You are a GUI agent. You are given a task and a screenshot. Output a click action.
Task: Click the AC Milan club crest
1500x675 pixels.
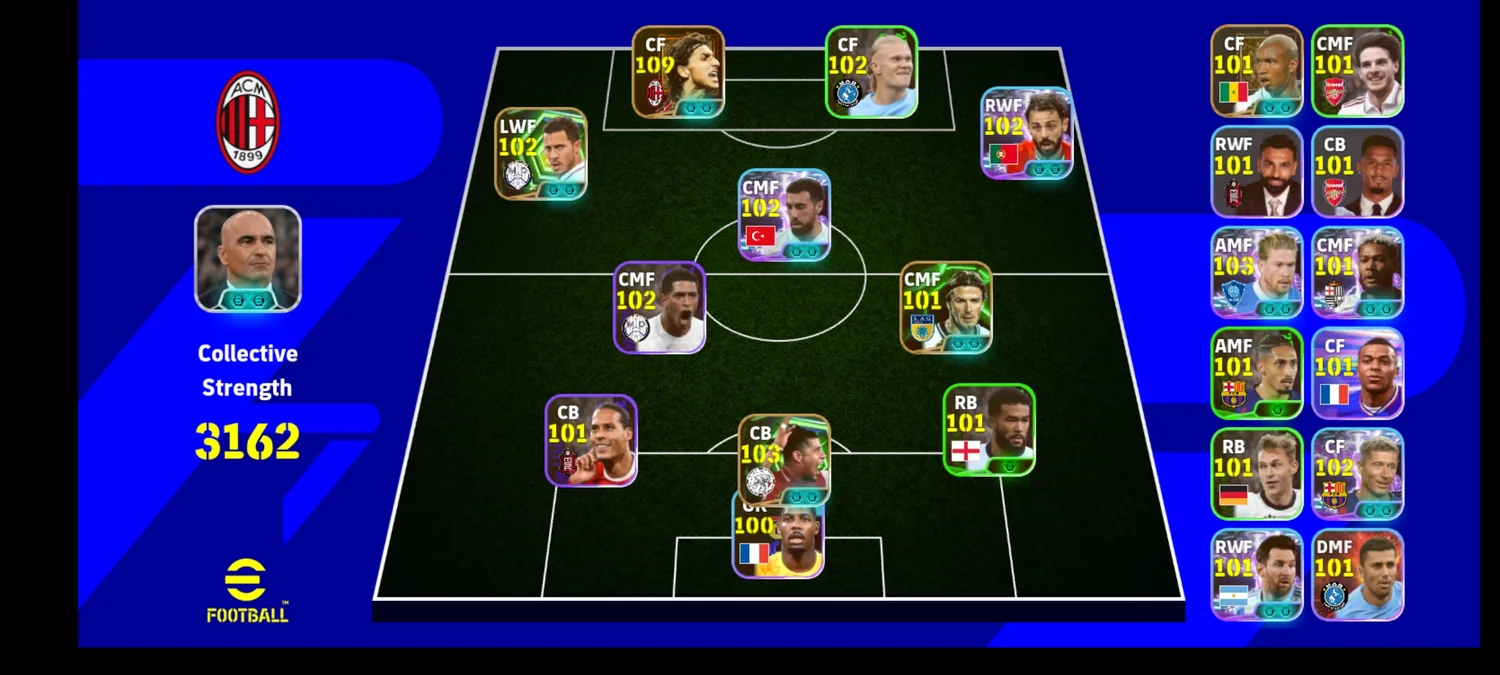click(248, 122)
